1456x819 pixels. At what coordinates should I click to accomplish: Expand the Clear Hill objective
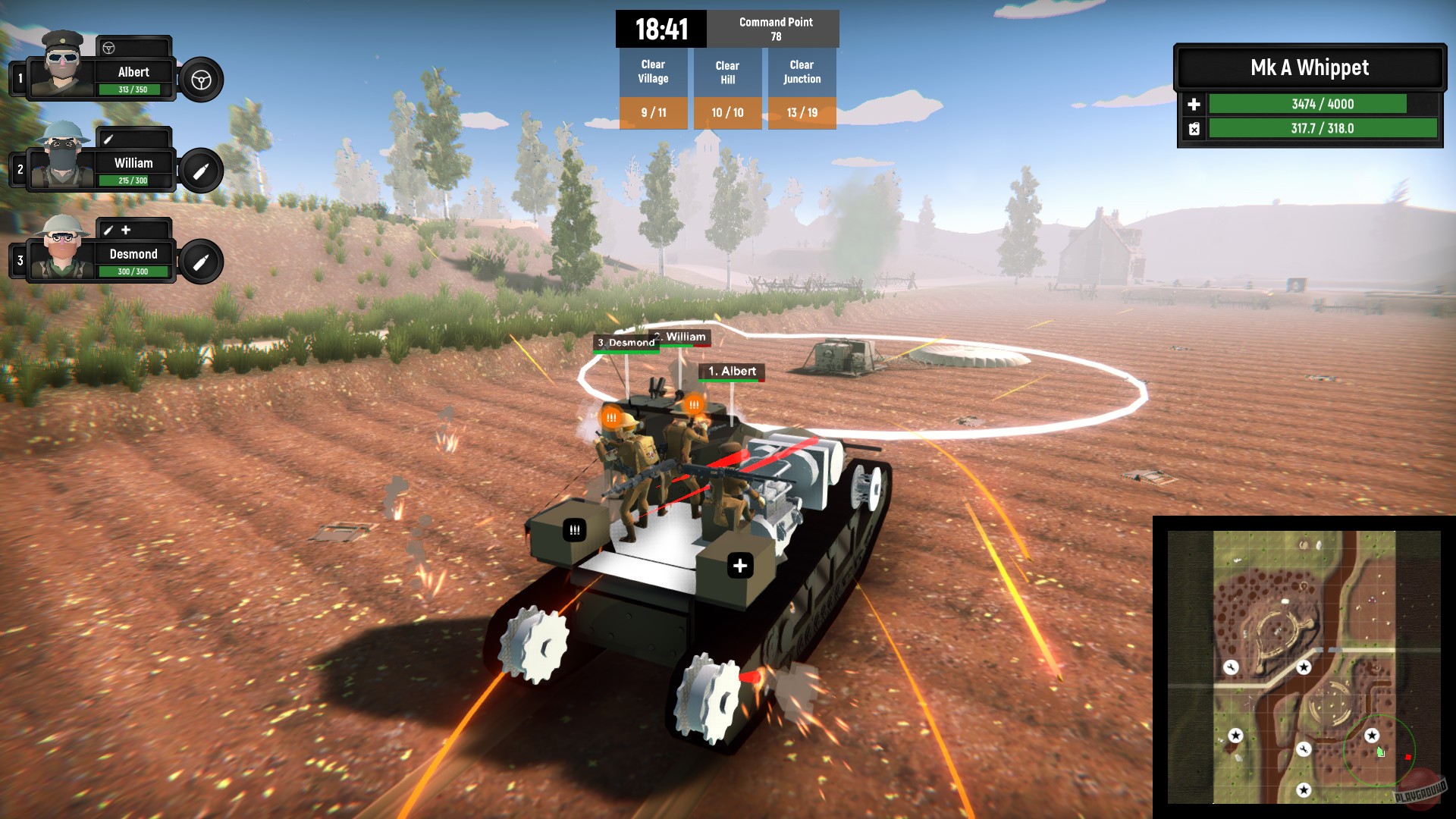click(727, 72)
